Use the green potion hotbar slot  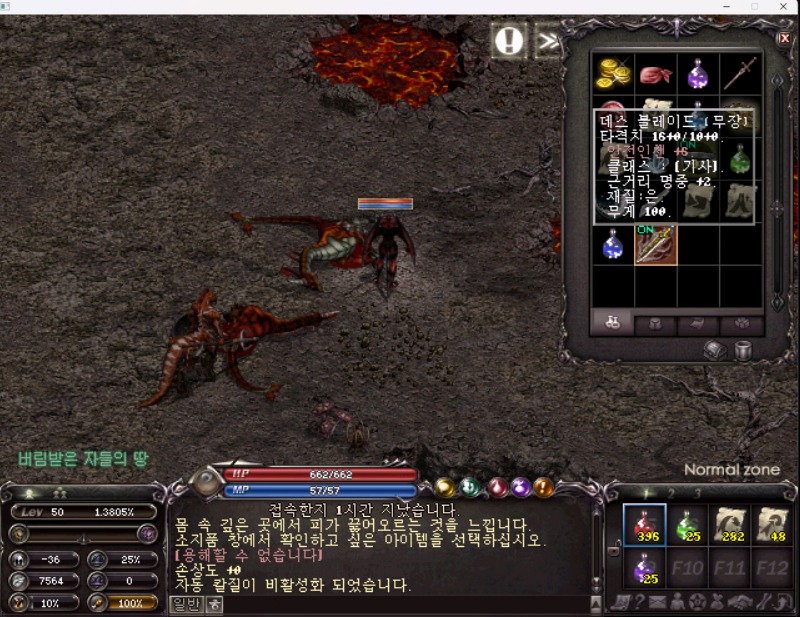[x=685, y=525]
